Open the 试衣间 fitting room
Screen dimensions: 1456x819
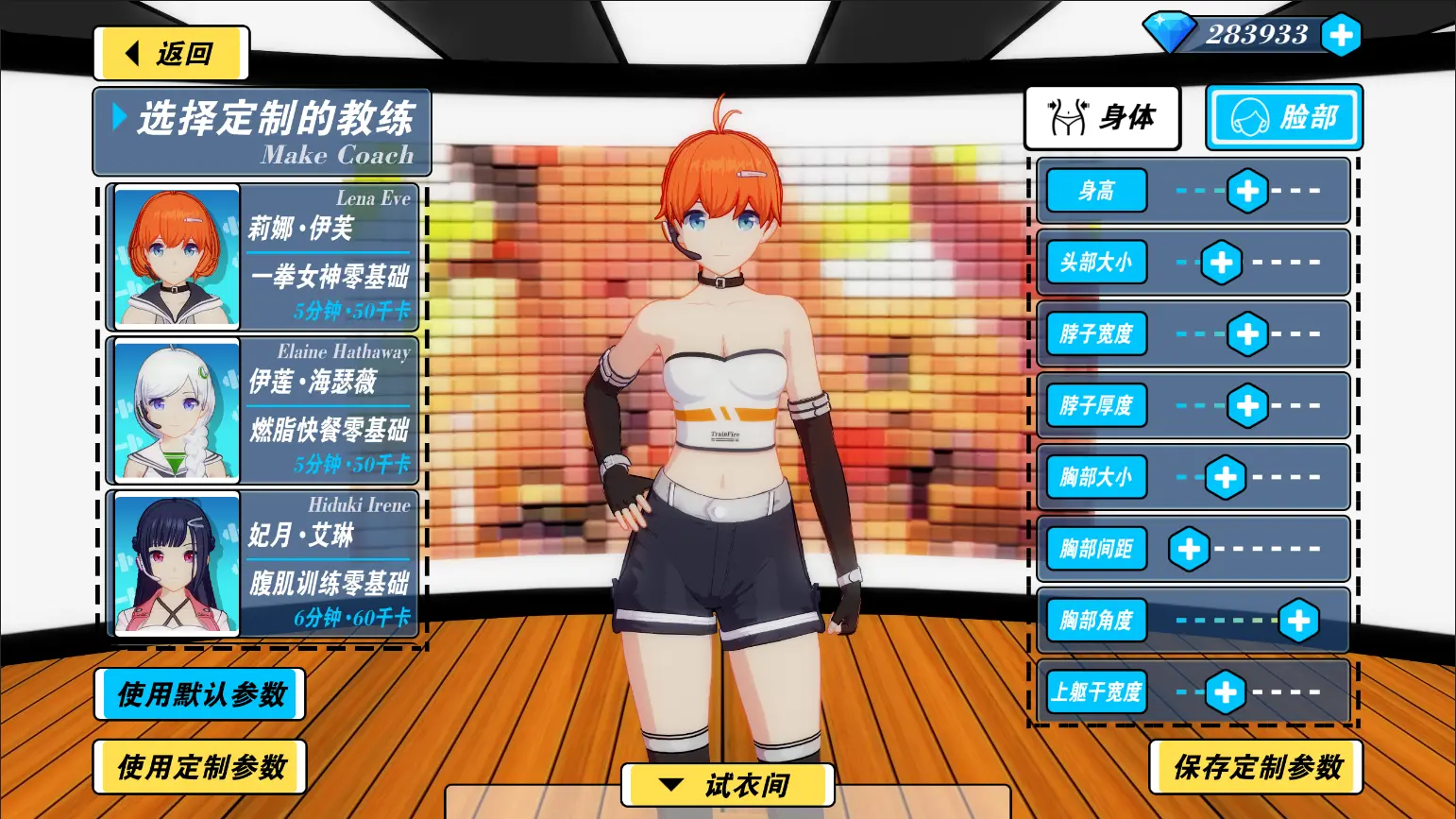click(728, 785)
